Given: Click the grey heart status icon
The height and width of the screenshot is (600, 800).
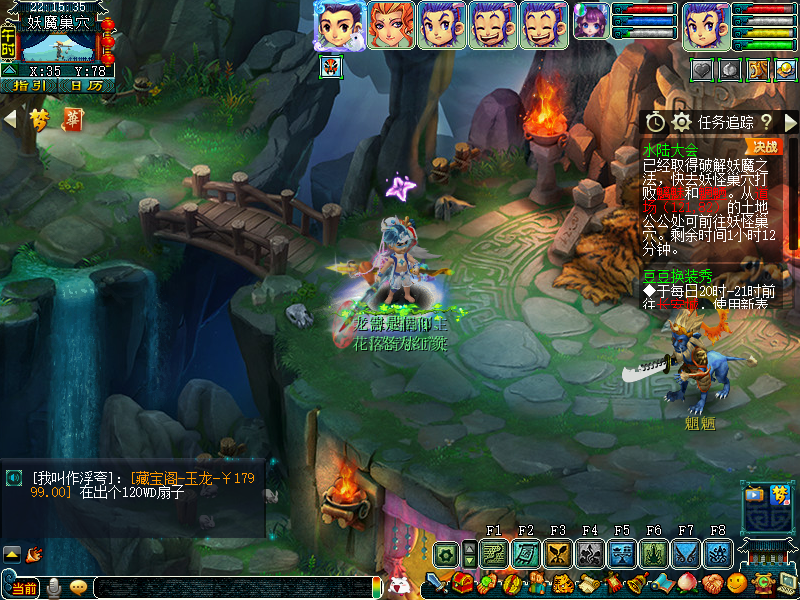Looking at the screenshot, I should 704,69.
